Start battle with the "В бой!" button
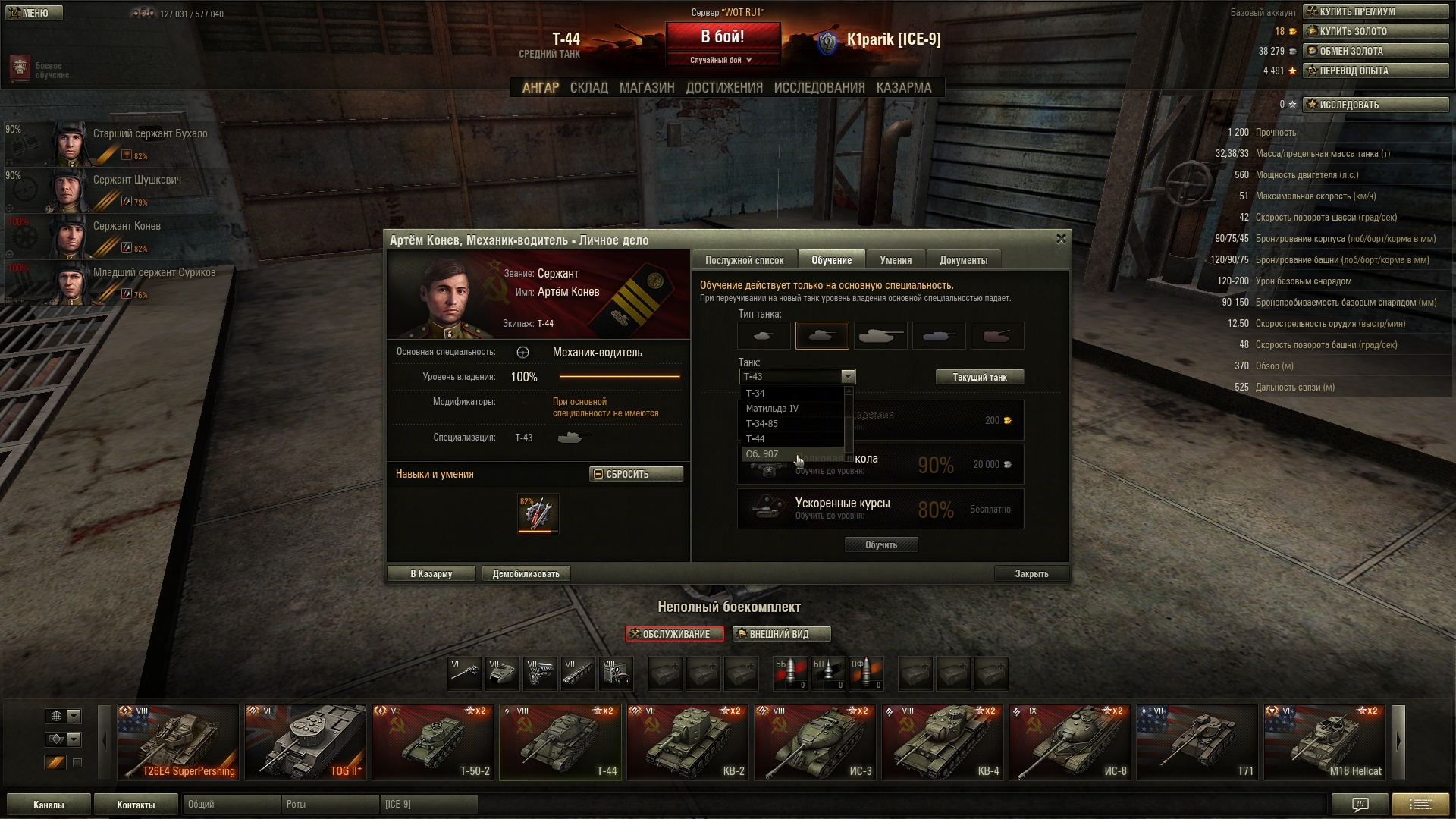This screenshot has width=1456, height=819. (x=723, y=38)
